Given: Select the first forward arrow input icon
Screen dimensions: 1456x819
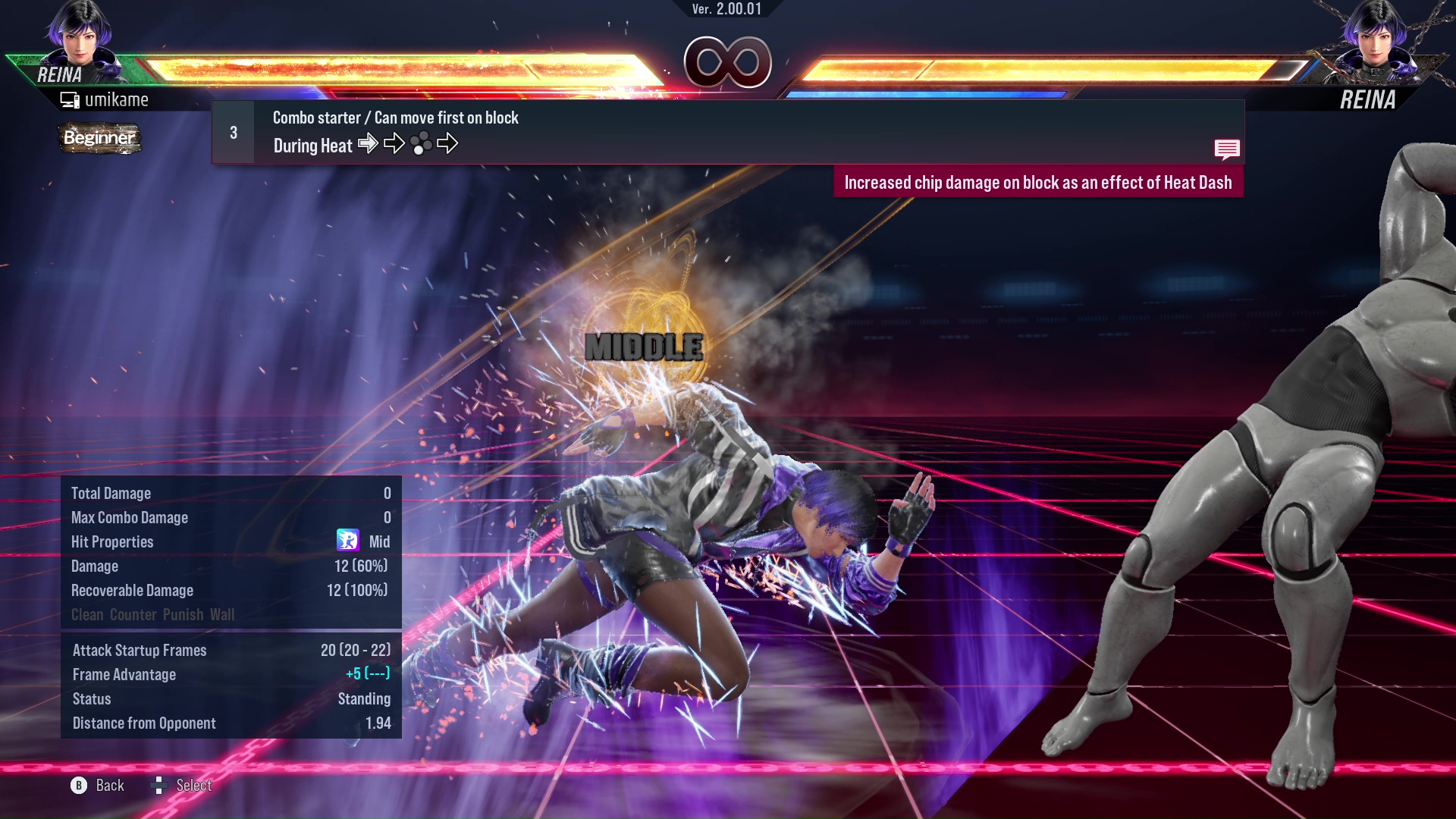Looking at the screenshot, I should 369,143.
